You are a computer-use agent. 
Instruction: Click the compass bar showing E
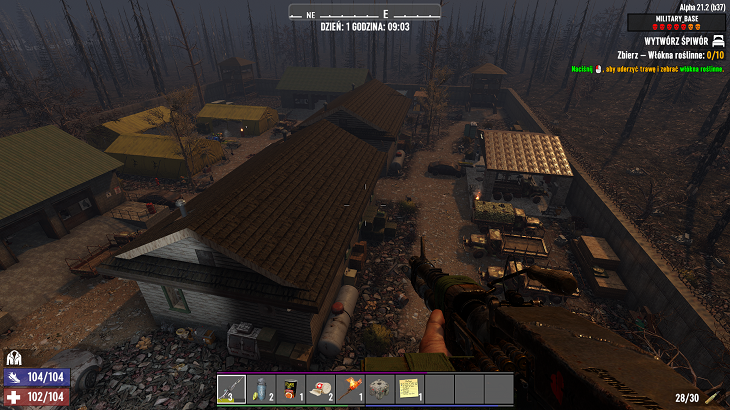pyautogui.click(x=364, y=12)
